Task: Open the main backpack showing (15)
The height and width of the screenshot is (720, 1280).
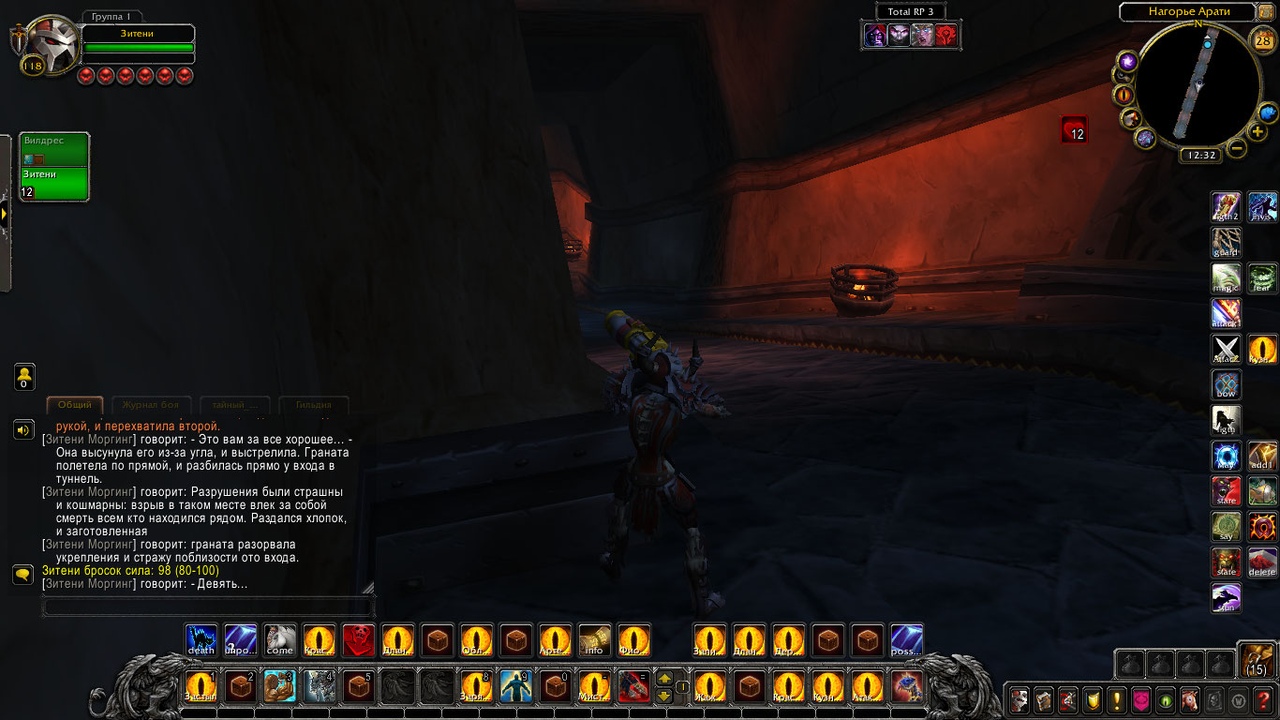Action: (x=1255, y=661)
